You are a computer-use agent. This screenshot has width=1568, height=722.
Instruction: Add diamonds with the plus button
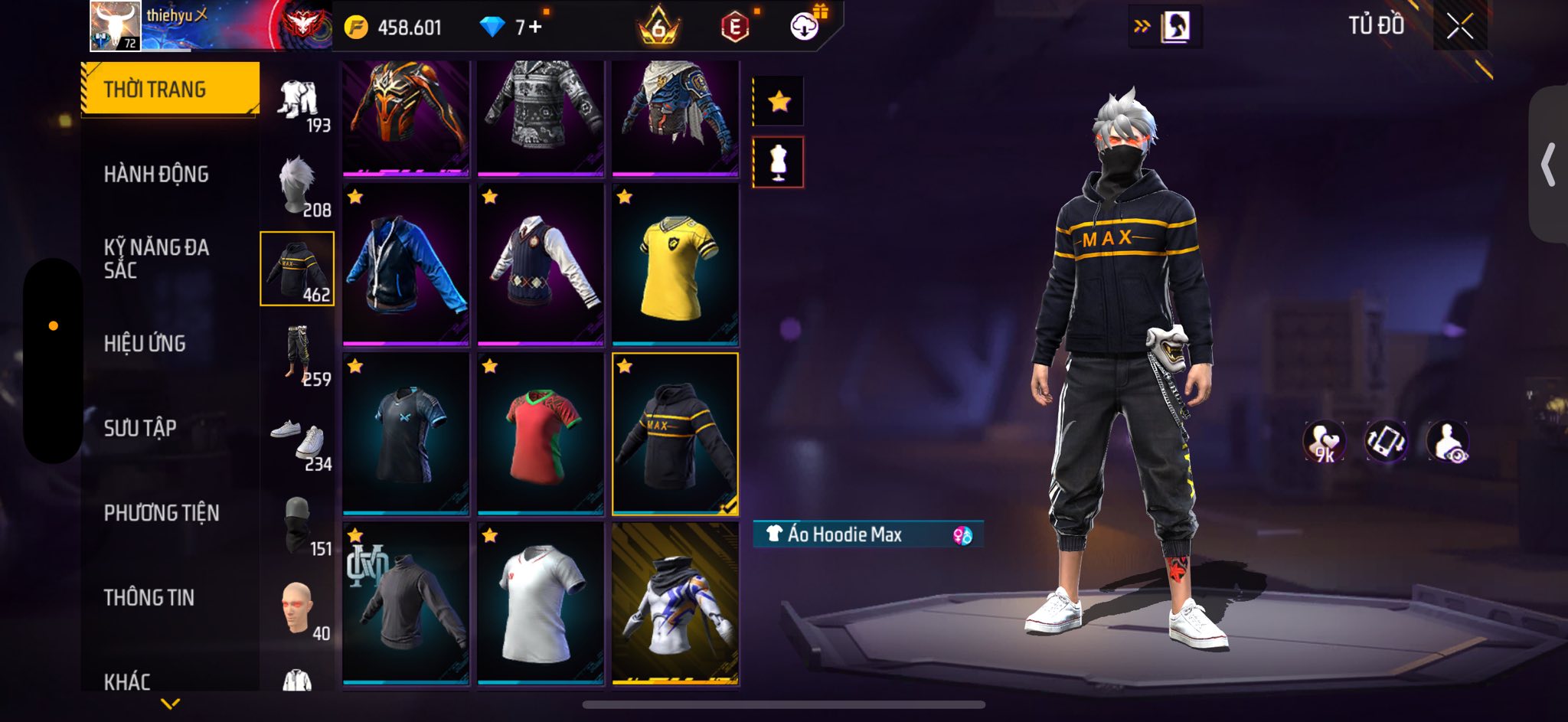(534, 28)
